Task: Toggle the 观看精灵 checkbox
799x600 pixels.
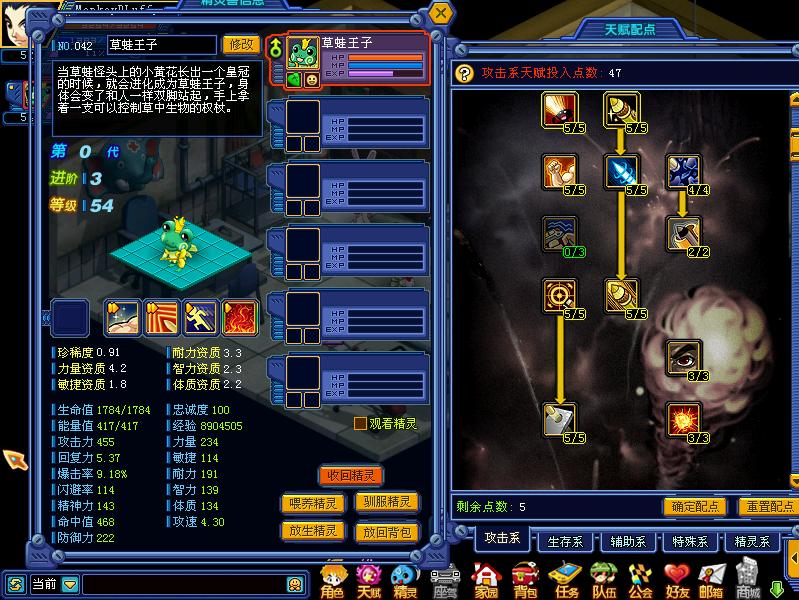Action: 361,424
